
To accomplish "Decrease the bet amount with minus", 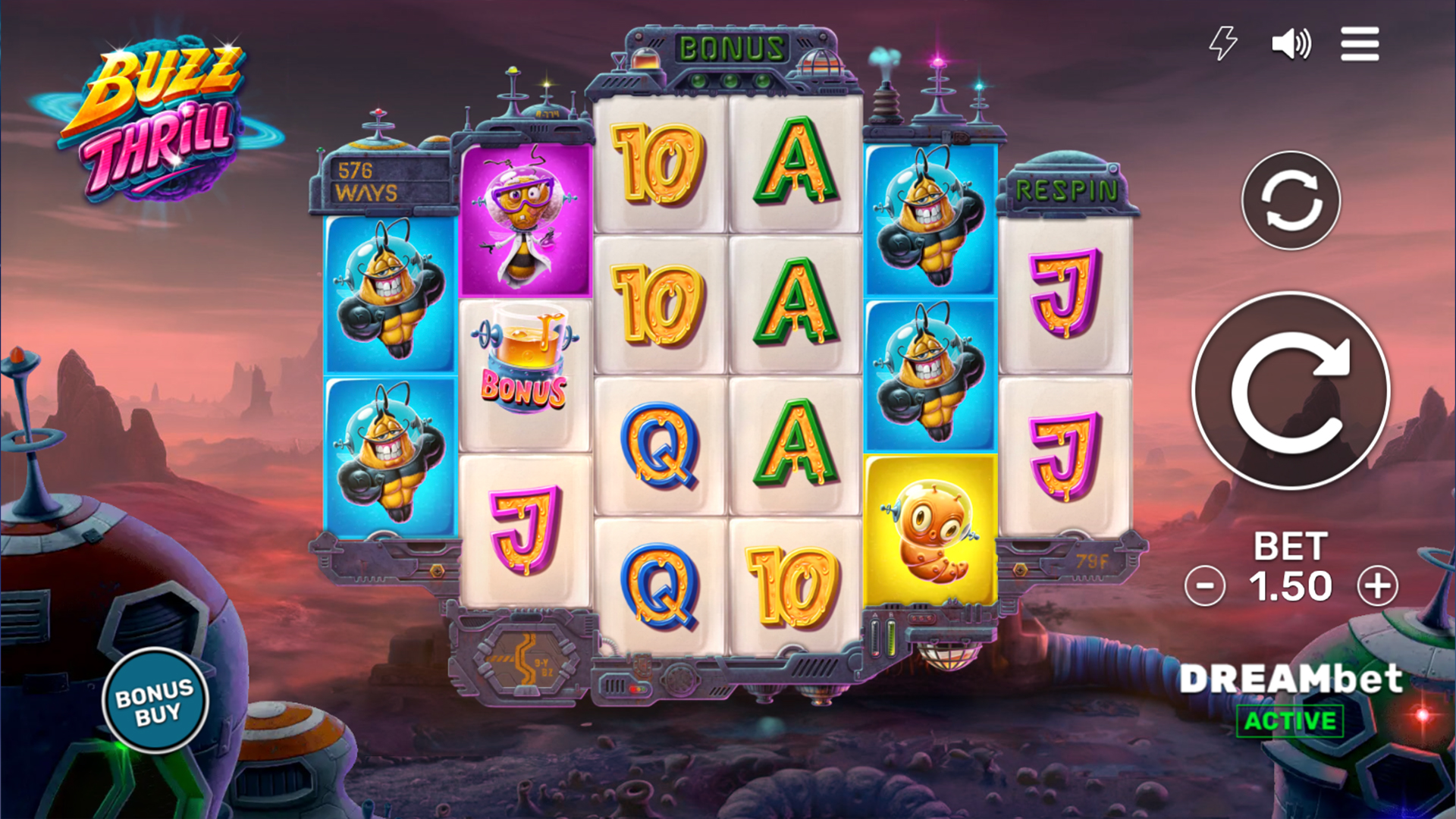I will click(1204, 586).
